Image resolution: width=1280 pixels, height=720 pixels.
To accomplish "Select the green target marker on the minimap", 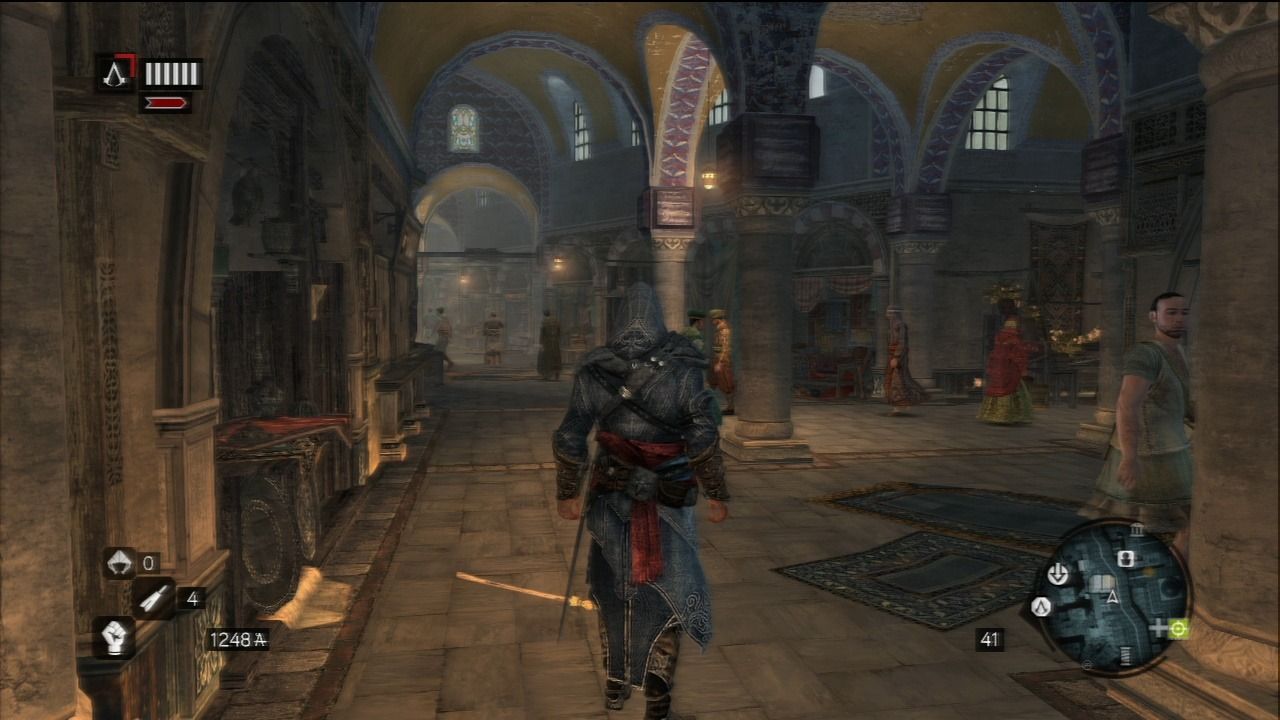I will [x=1178, y=628].
